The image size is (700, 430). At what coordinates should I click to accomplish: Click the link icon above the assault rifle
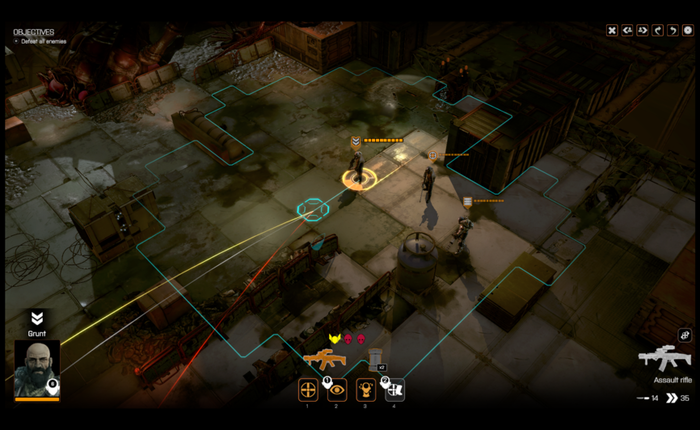[685, 335]
